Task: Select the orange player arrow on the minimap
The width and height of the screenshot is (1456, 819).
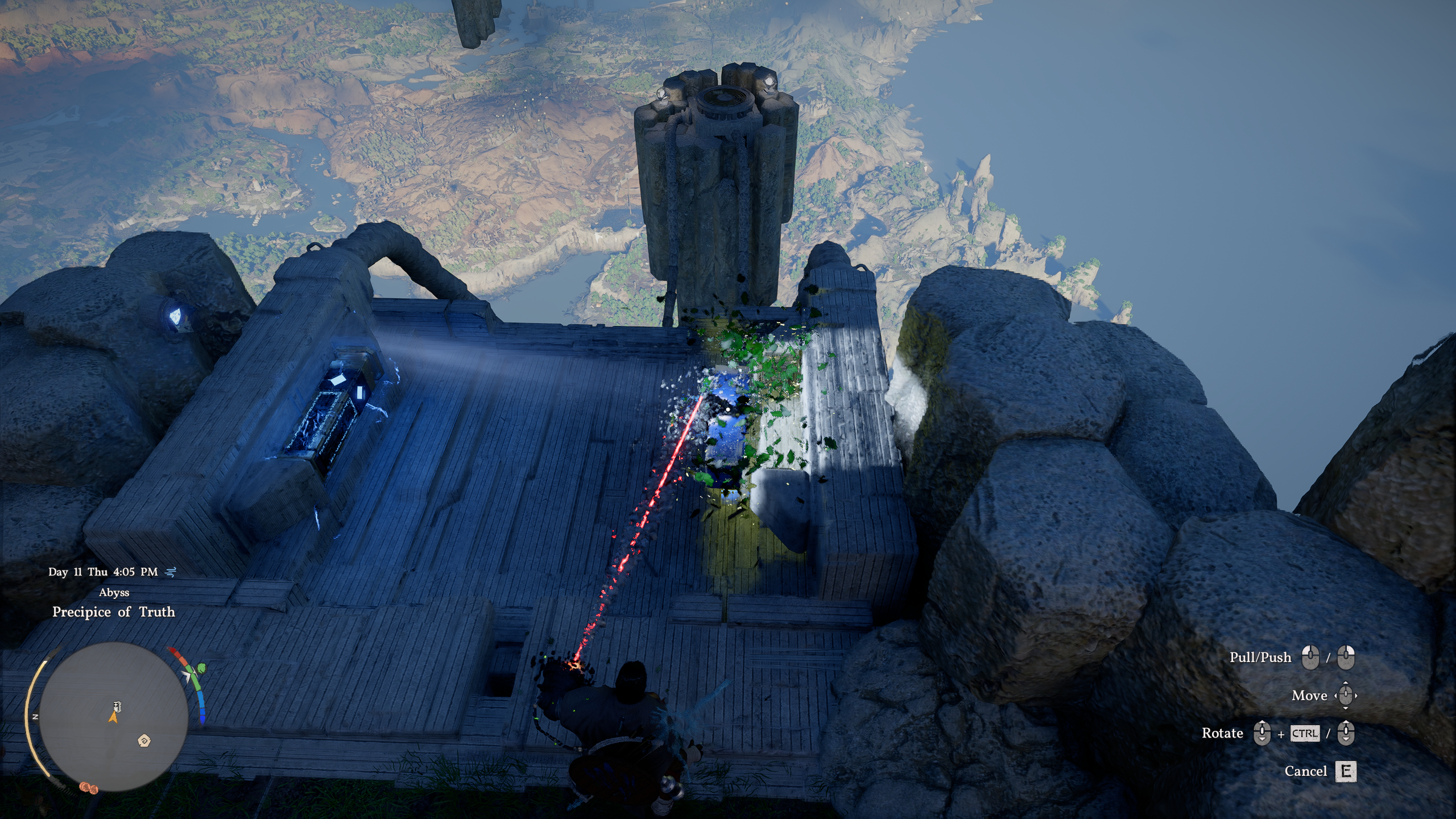Action: 113,718
